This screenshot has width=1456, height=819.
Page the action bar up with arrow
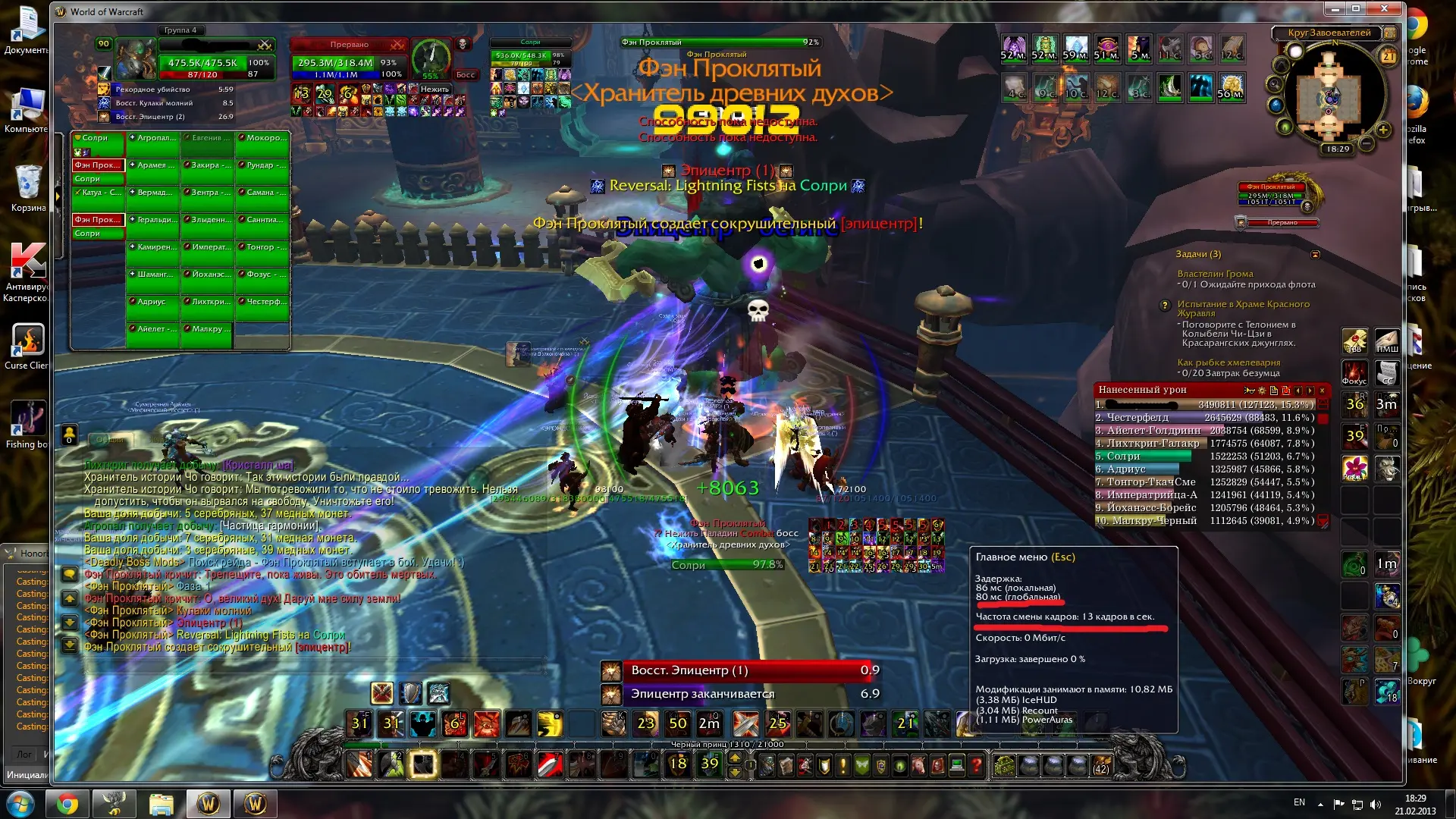pos(735,758)
